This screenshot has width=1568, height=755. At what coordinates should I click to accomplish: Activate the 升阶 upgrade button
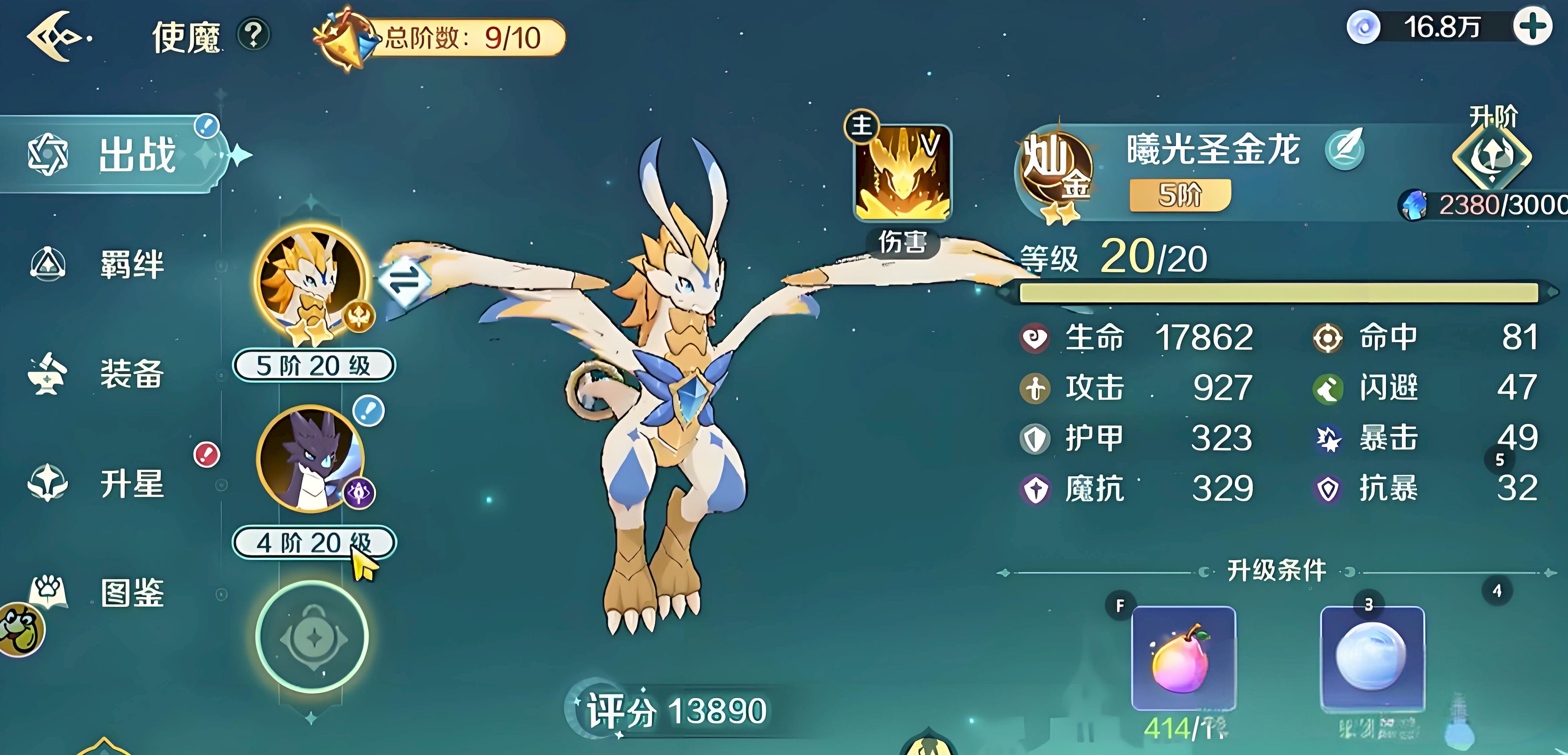[1491, 155]
